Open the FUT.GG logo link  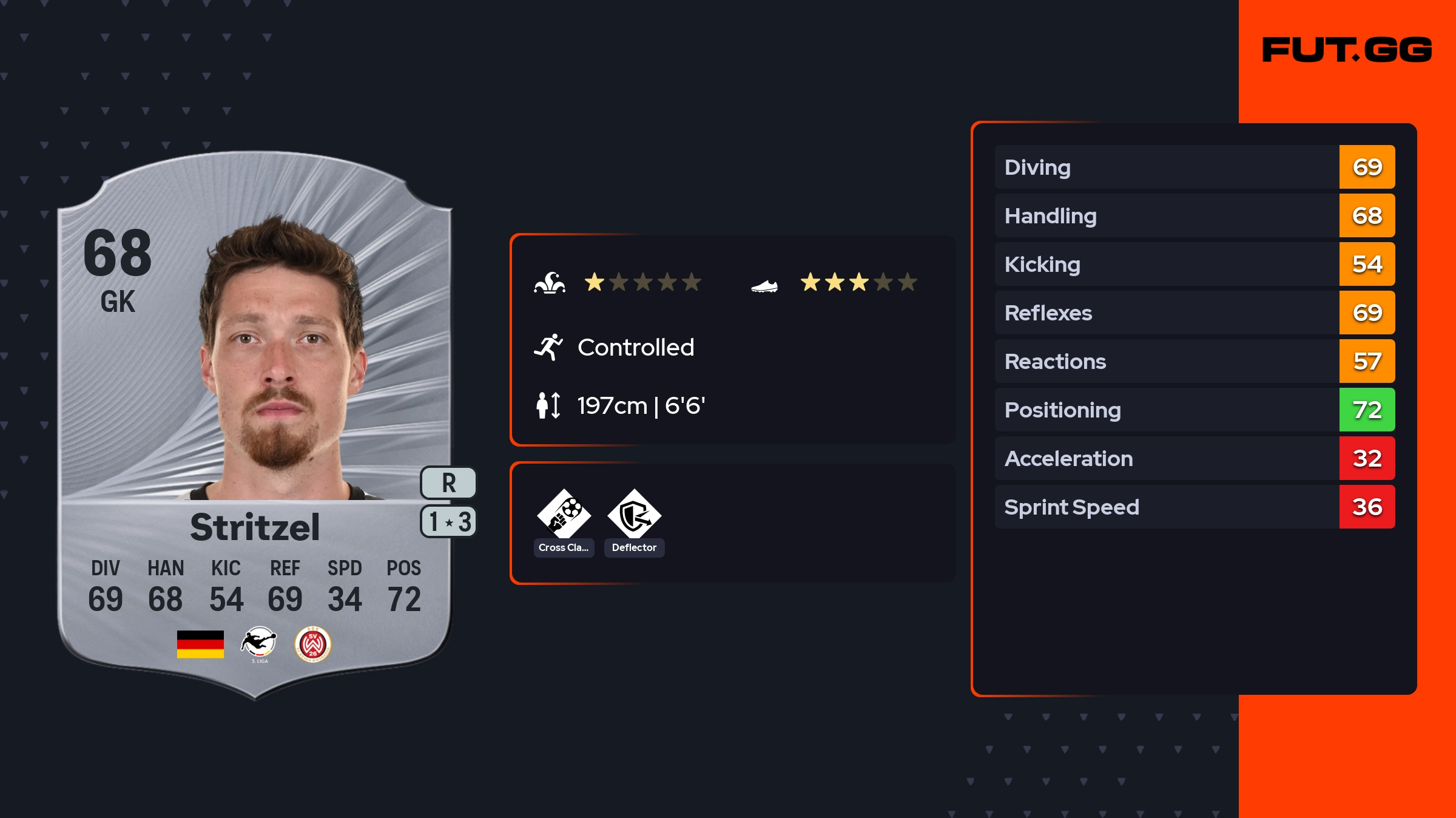(x=1347, y=50)
